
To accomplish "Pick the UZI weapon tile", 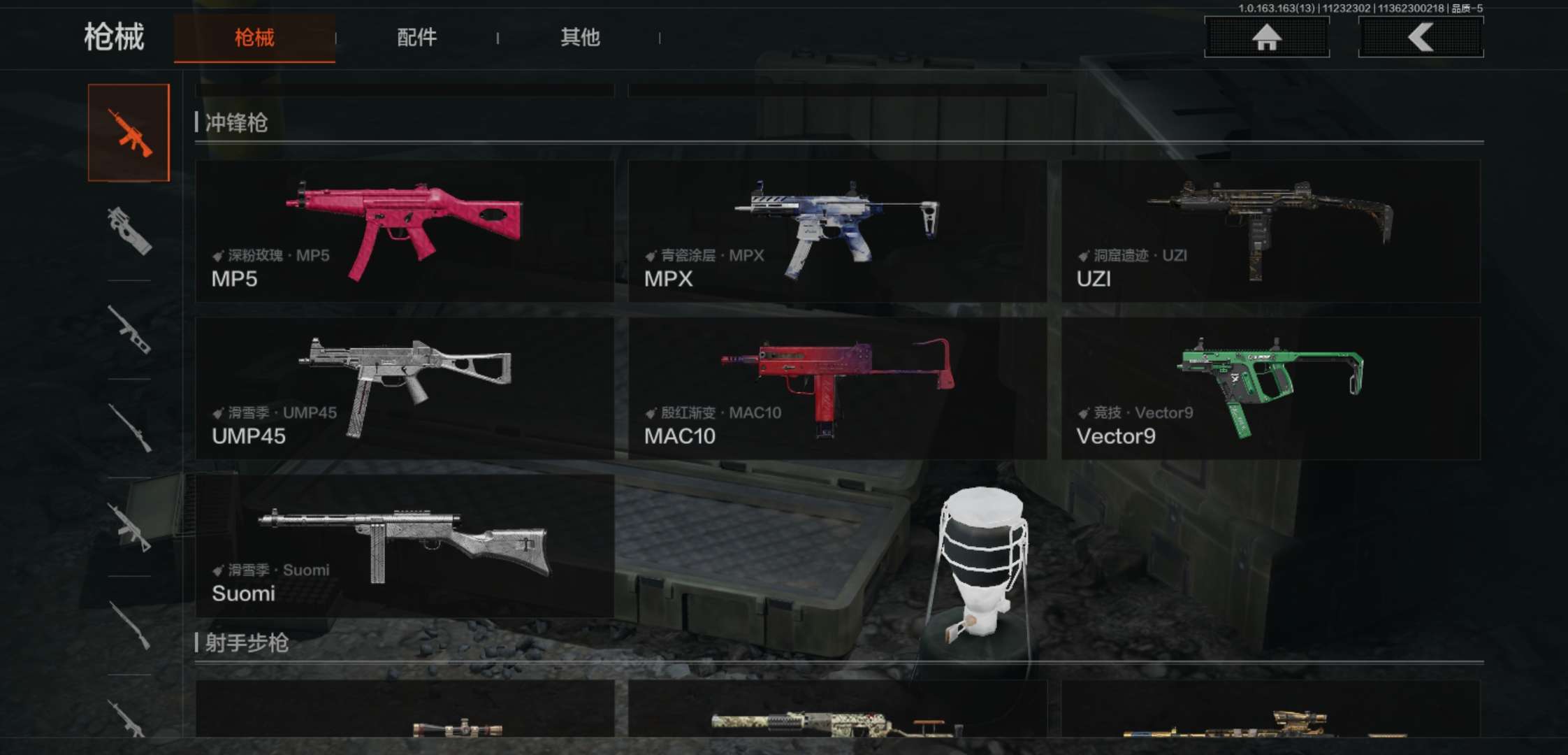I will point(1270,231).
